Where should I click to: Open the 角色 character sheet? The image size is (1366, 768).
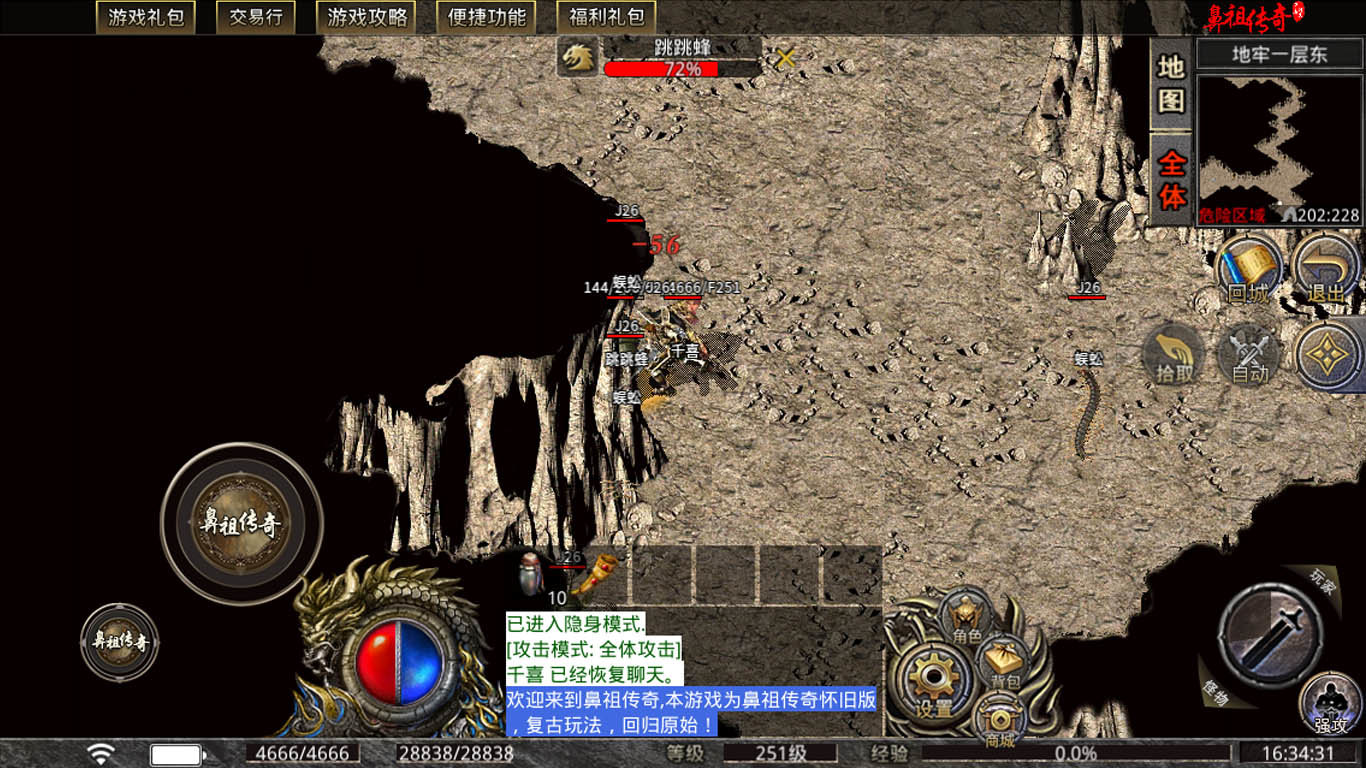966,617
